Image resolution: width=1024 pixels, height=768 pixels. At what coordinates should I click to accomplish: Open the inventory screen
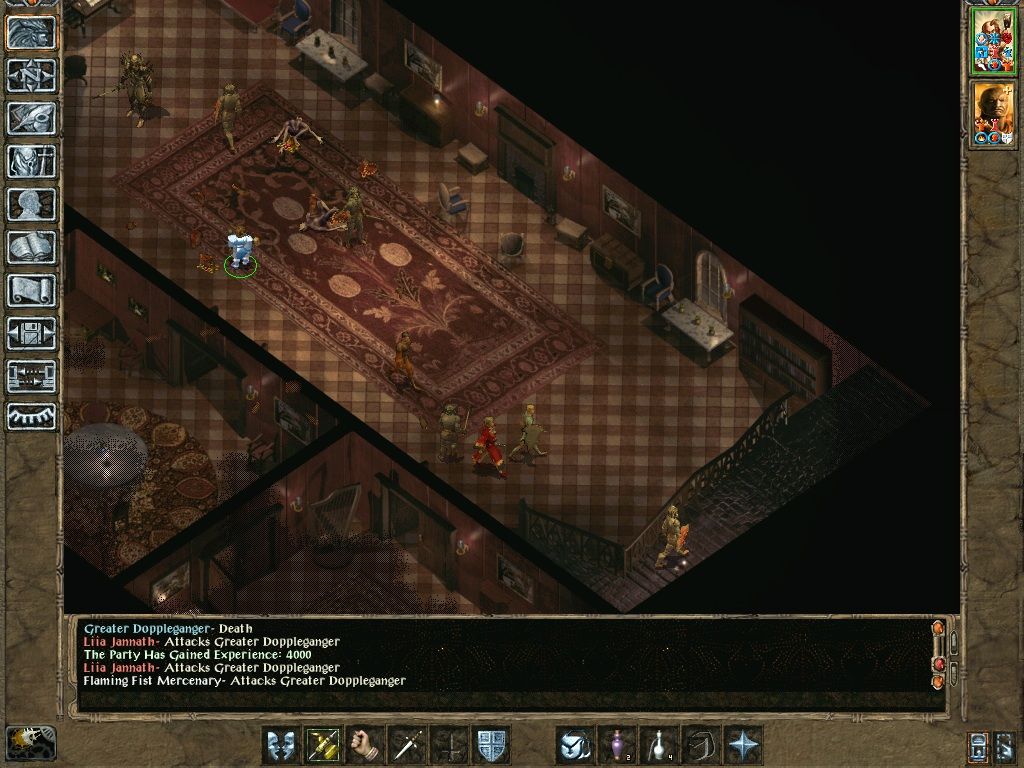[x=32, y=161]
